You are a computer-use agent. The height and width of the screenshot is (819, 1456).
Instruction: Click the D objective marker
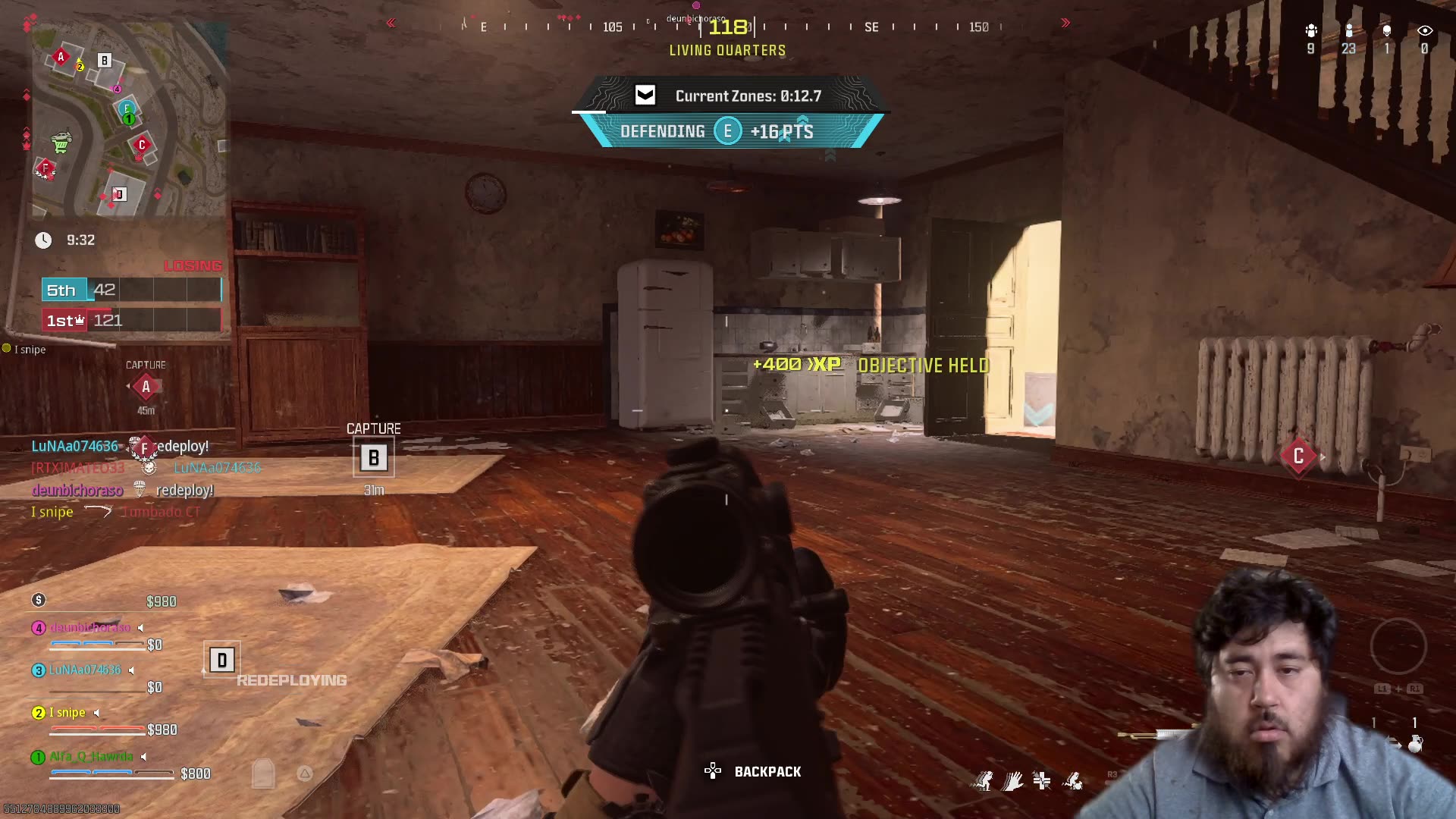tap(221, 661)
